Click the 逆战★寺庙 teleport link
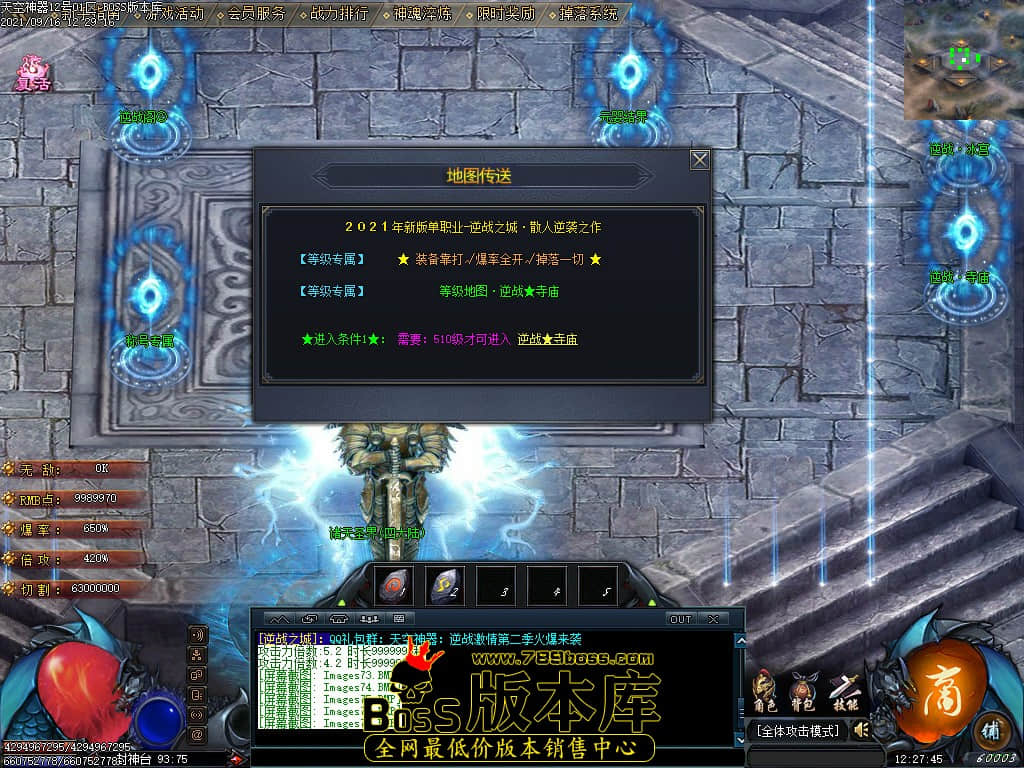This screenshot has width=1024, height=768. [547, 339]
